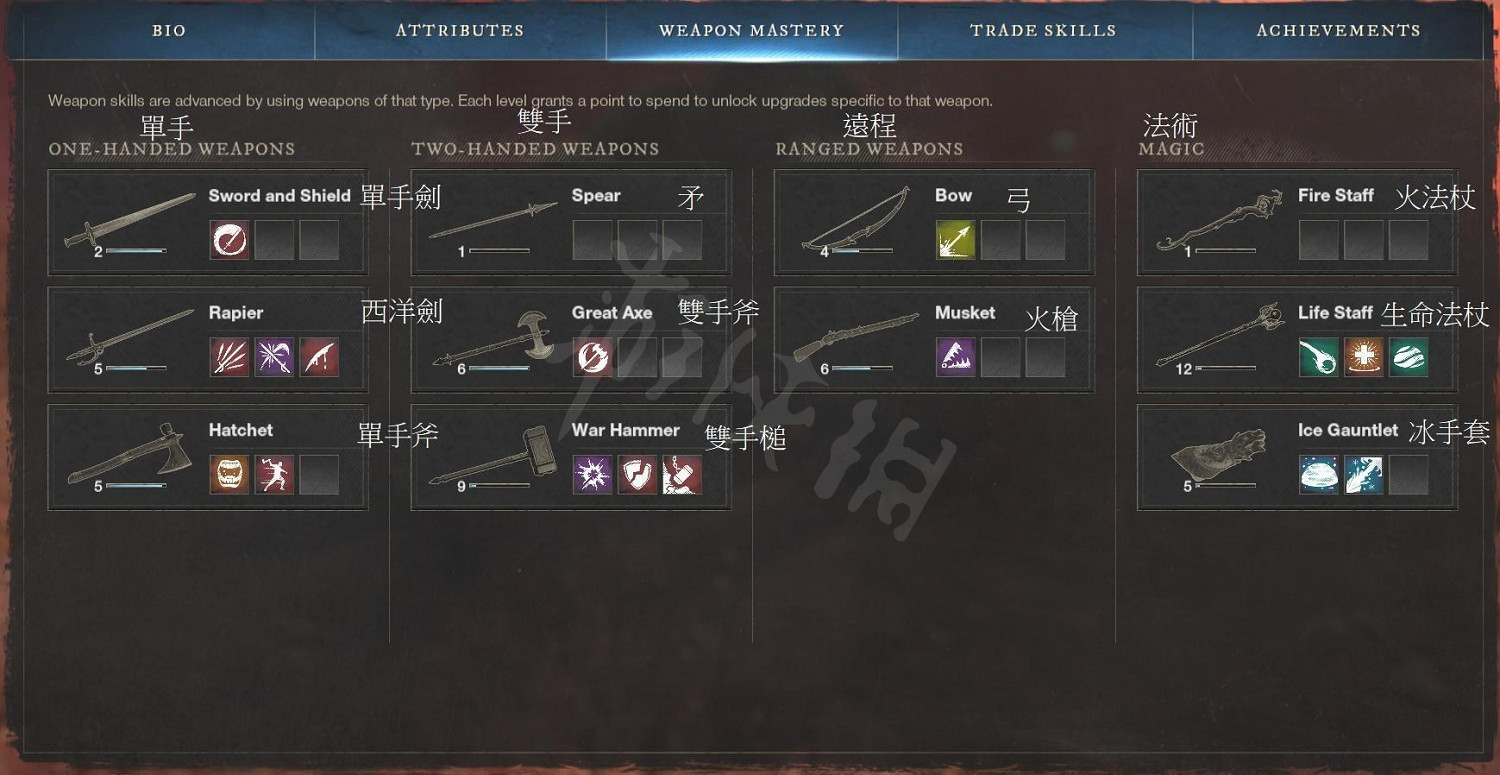1500x775 pixels.
Task: Select the third Life Staff skill icon
Action: (x=1410, y=357)
